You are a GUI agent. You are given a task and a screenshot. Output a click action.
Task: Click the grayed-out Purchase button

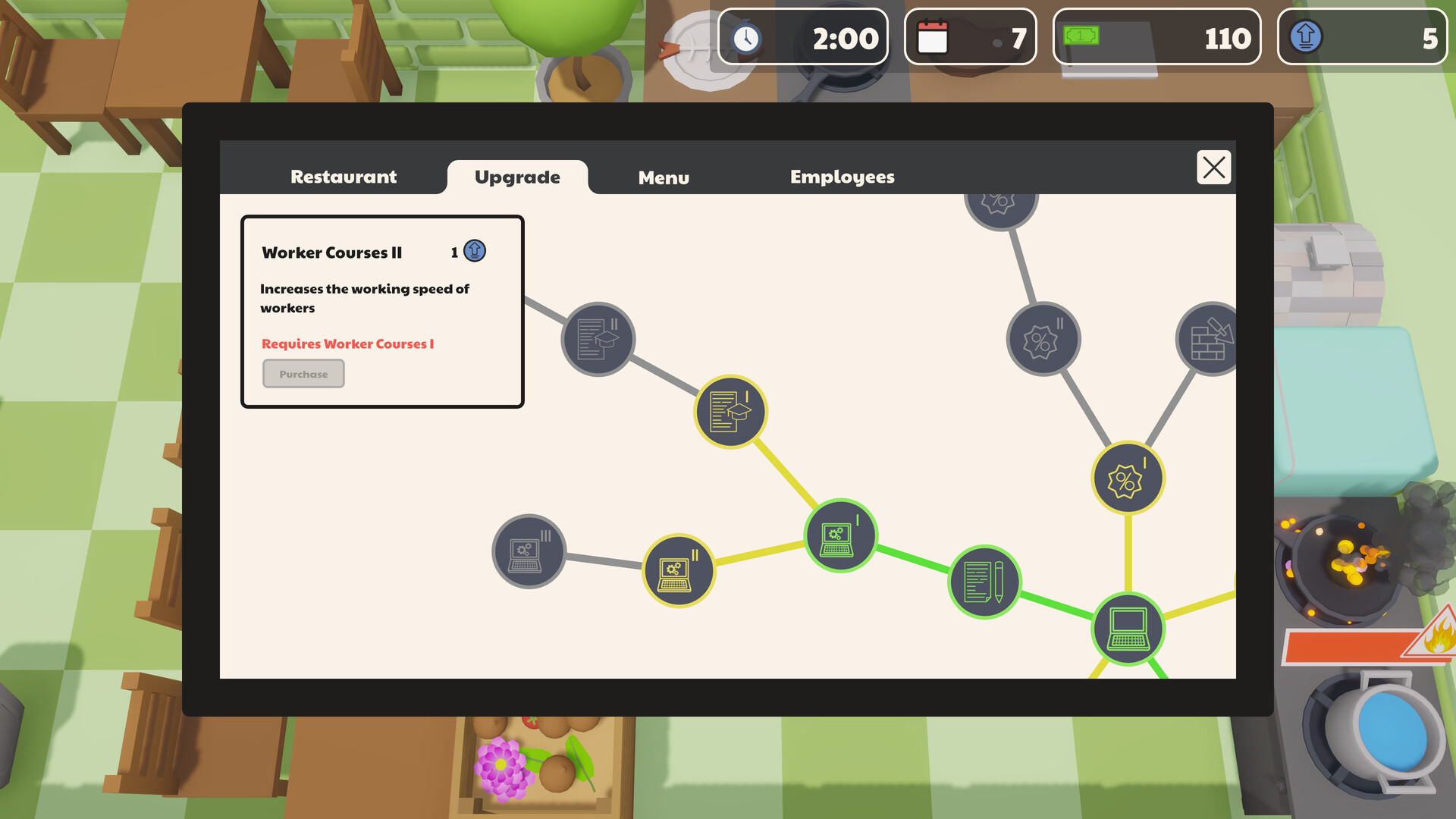[x=303, y=373]
